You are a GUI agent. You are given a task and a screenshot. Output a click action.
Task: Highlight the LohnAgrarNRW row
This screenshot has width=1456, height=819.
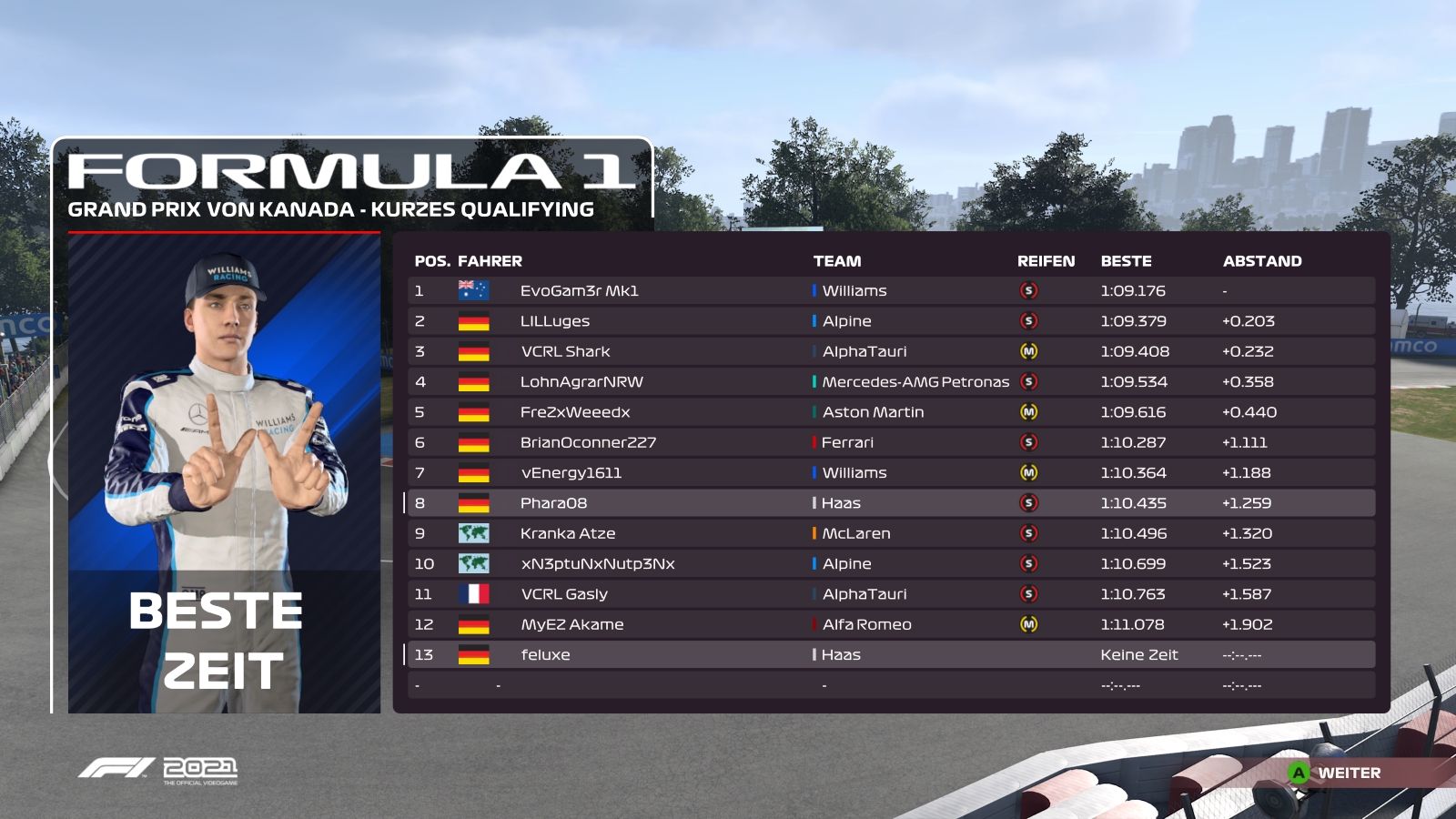pos(581,382)
